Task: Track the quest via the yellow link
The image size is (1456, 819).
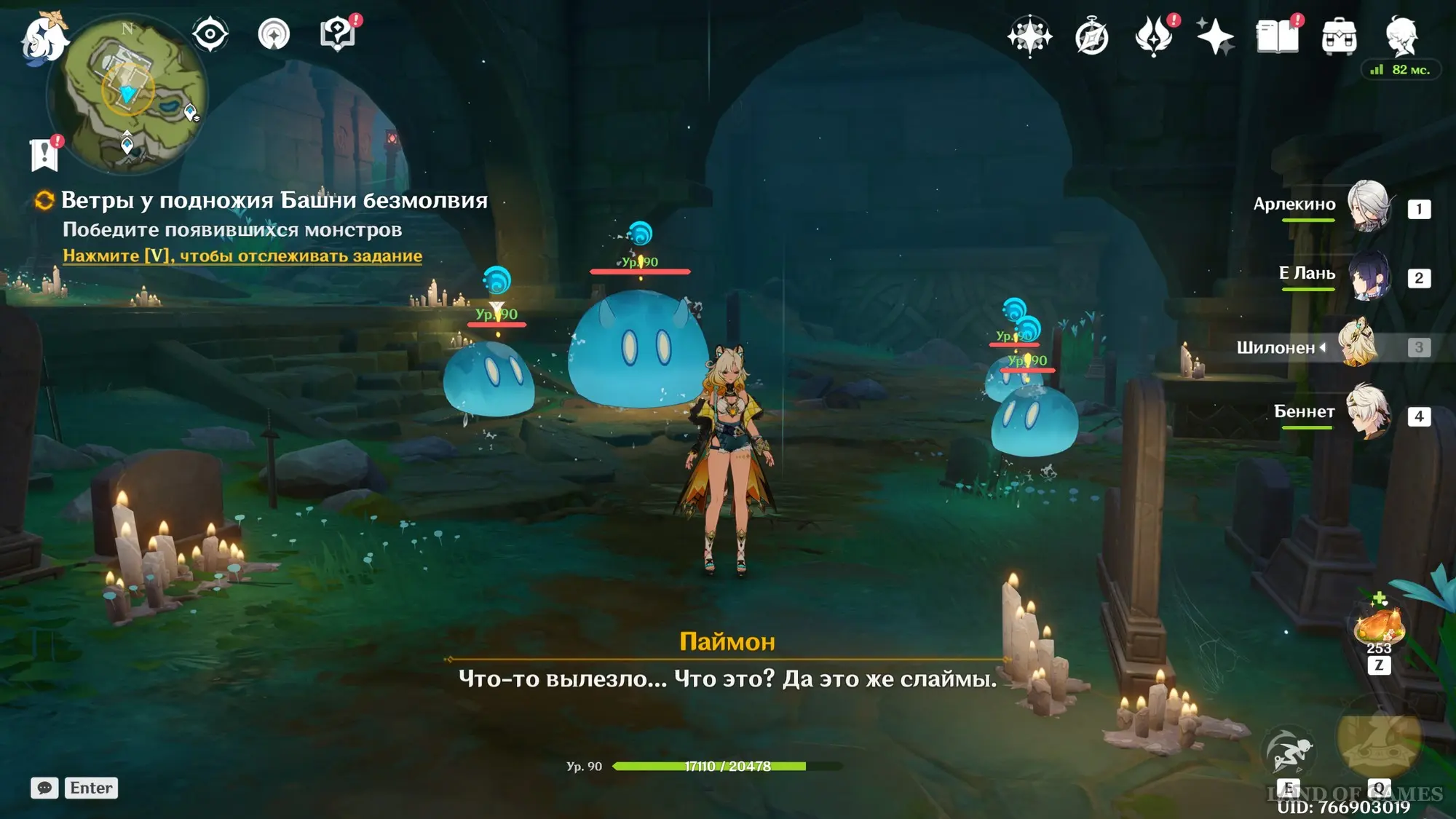Action: tap(242, 256)
